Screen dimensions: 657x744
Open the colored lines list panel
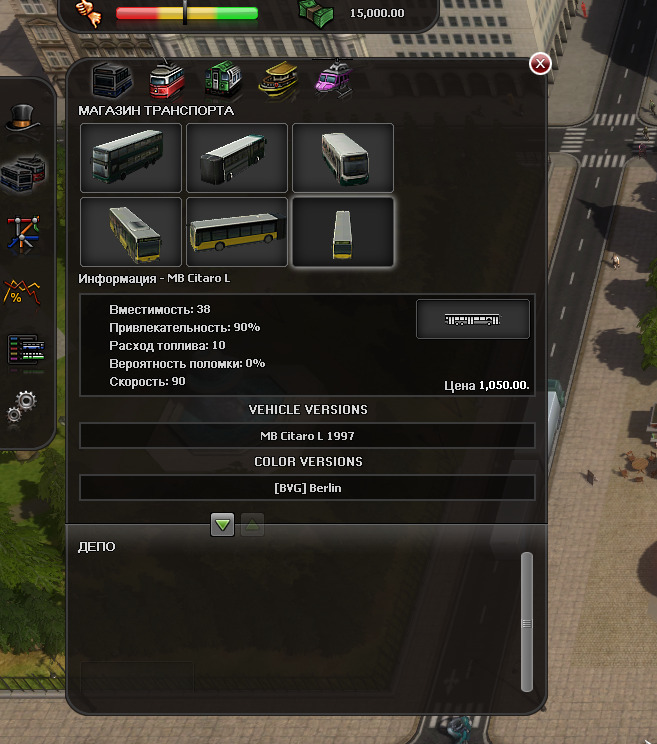(22, 349)
